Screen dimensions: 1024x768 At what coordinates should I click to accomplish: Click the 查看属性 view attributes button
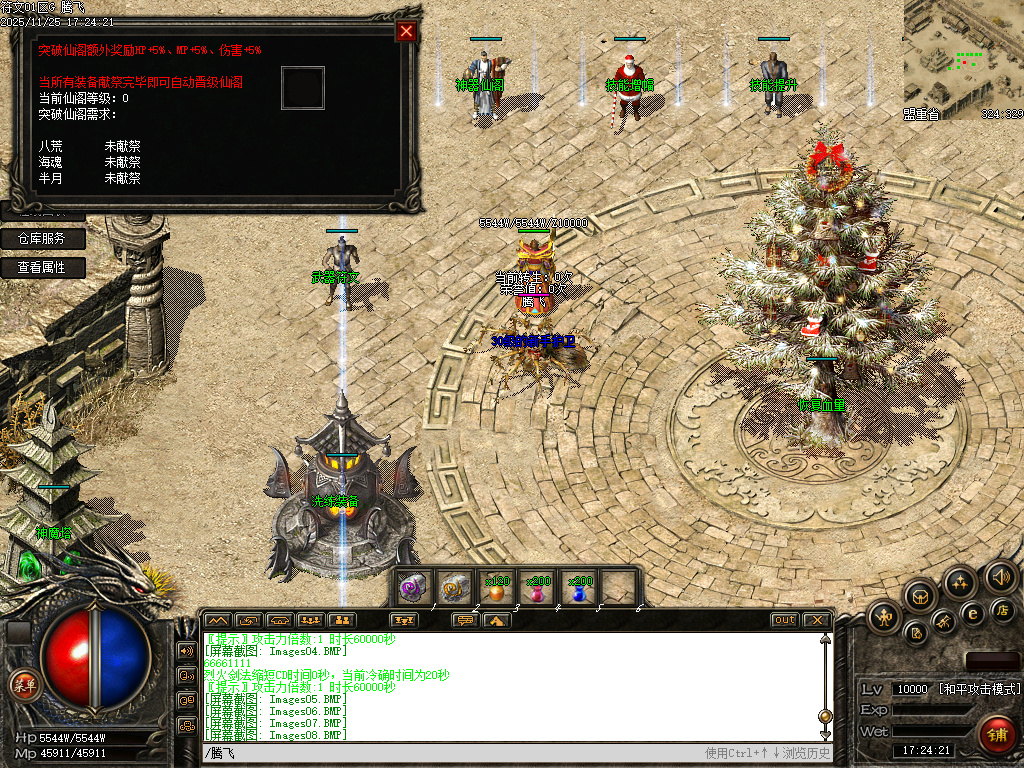pyautogui.click(x=42, y=268)
